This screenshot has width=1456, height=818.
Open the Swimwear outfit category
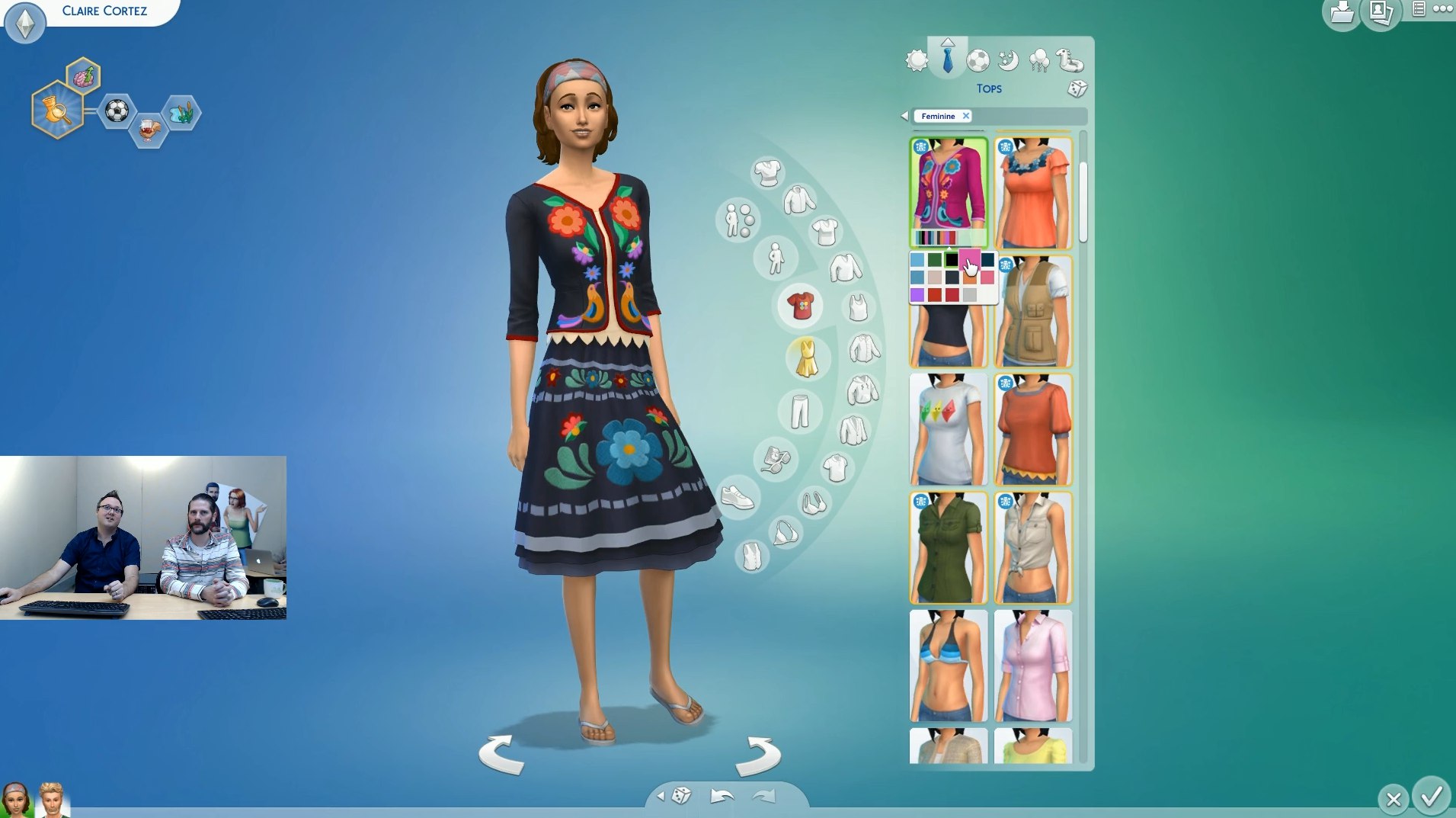click(1069, 59)
